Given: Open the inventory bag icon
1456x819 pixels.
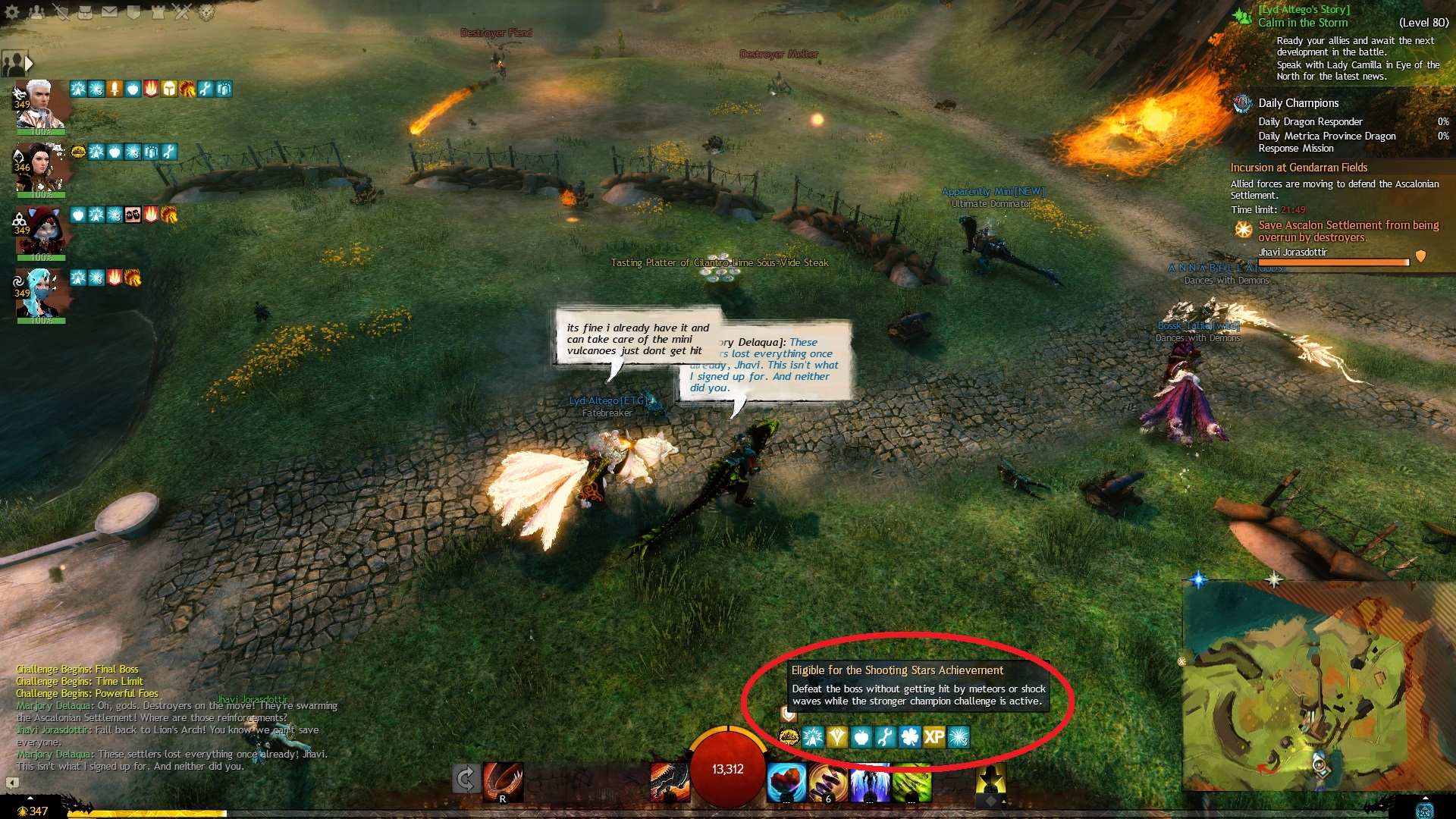Looking at the screenshot, I should point(86,11).
